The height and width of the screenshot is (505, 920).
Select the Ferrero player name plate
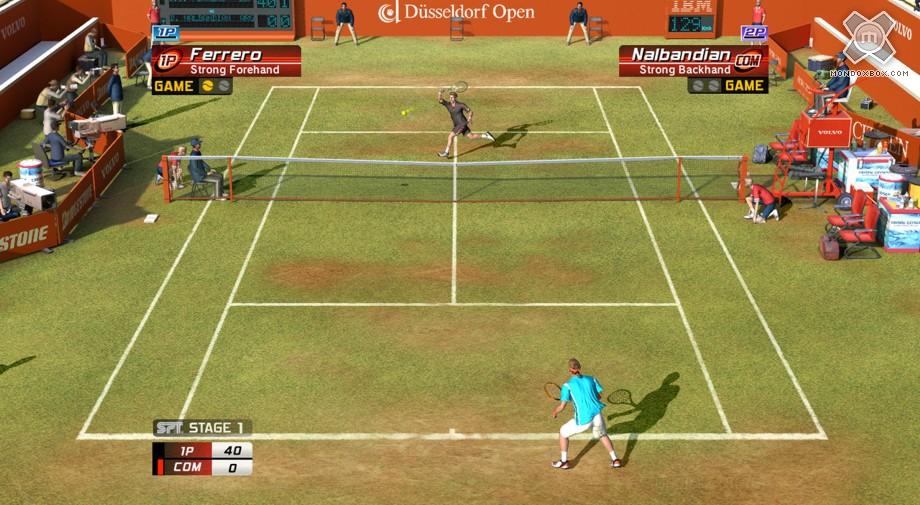(226, 60)
